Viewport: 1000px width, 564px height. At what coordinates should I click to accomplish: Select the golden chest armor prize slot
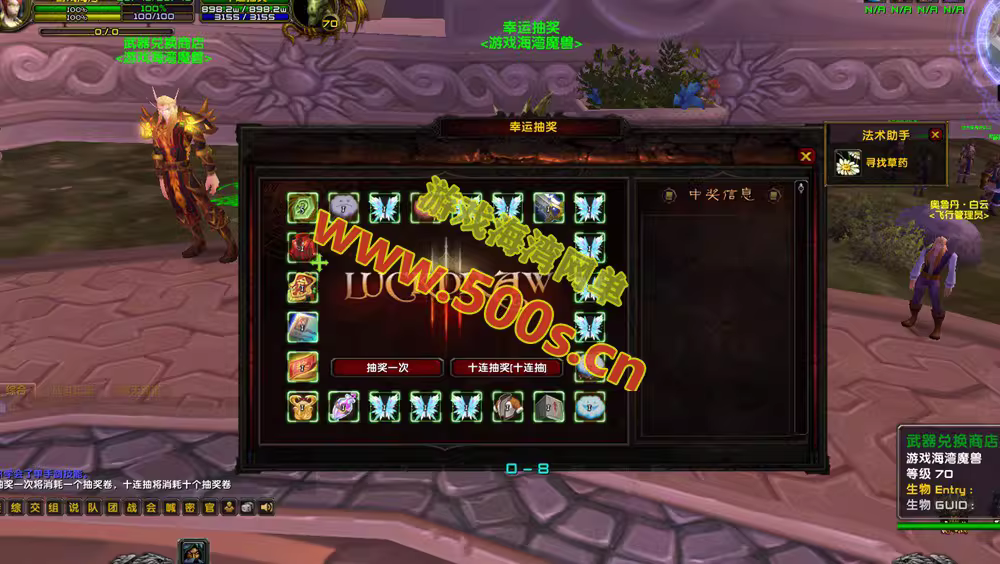coord(302,406)
